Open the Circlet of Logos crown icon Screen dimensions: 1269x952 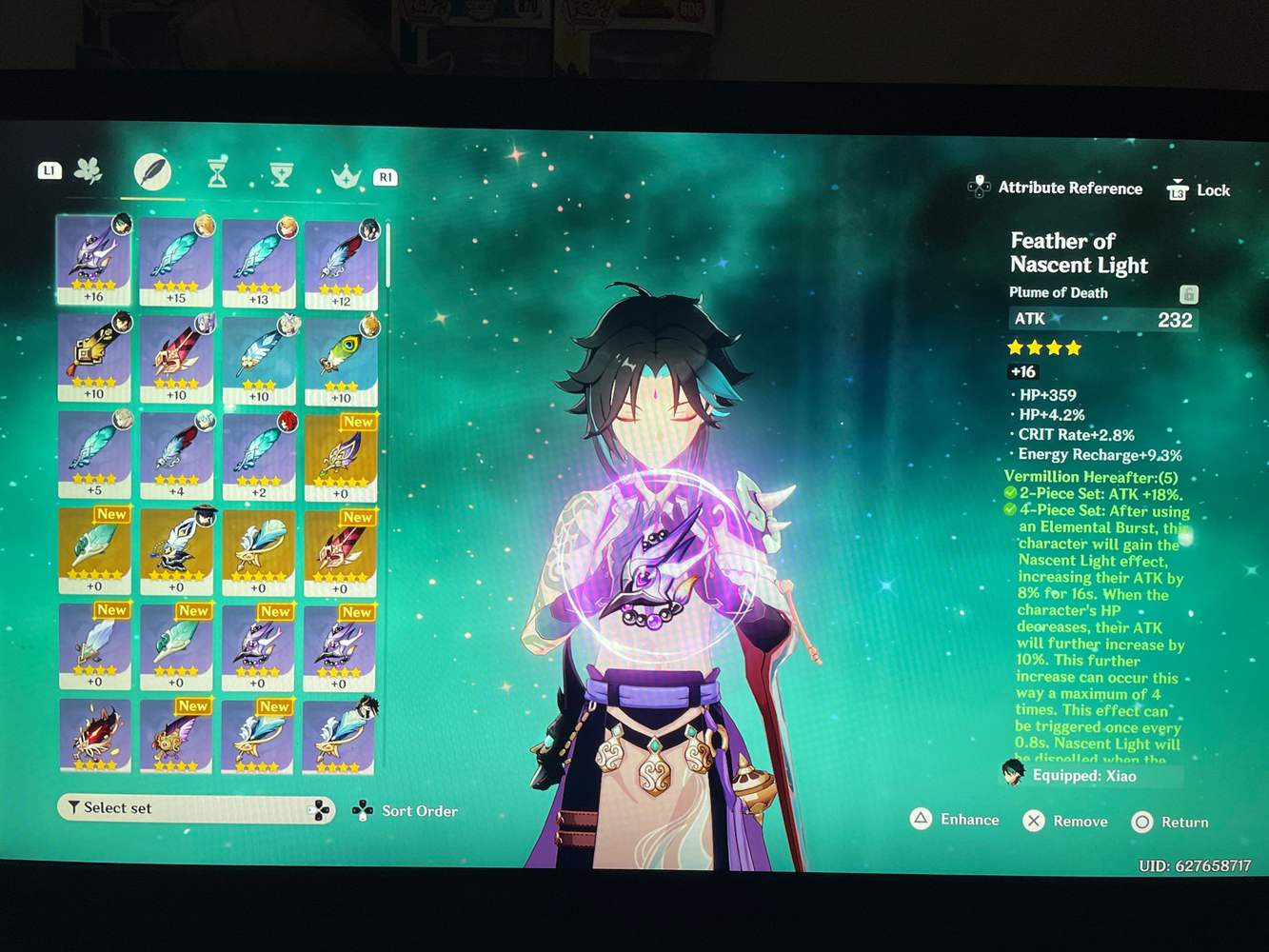click(346, 174)
